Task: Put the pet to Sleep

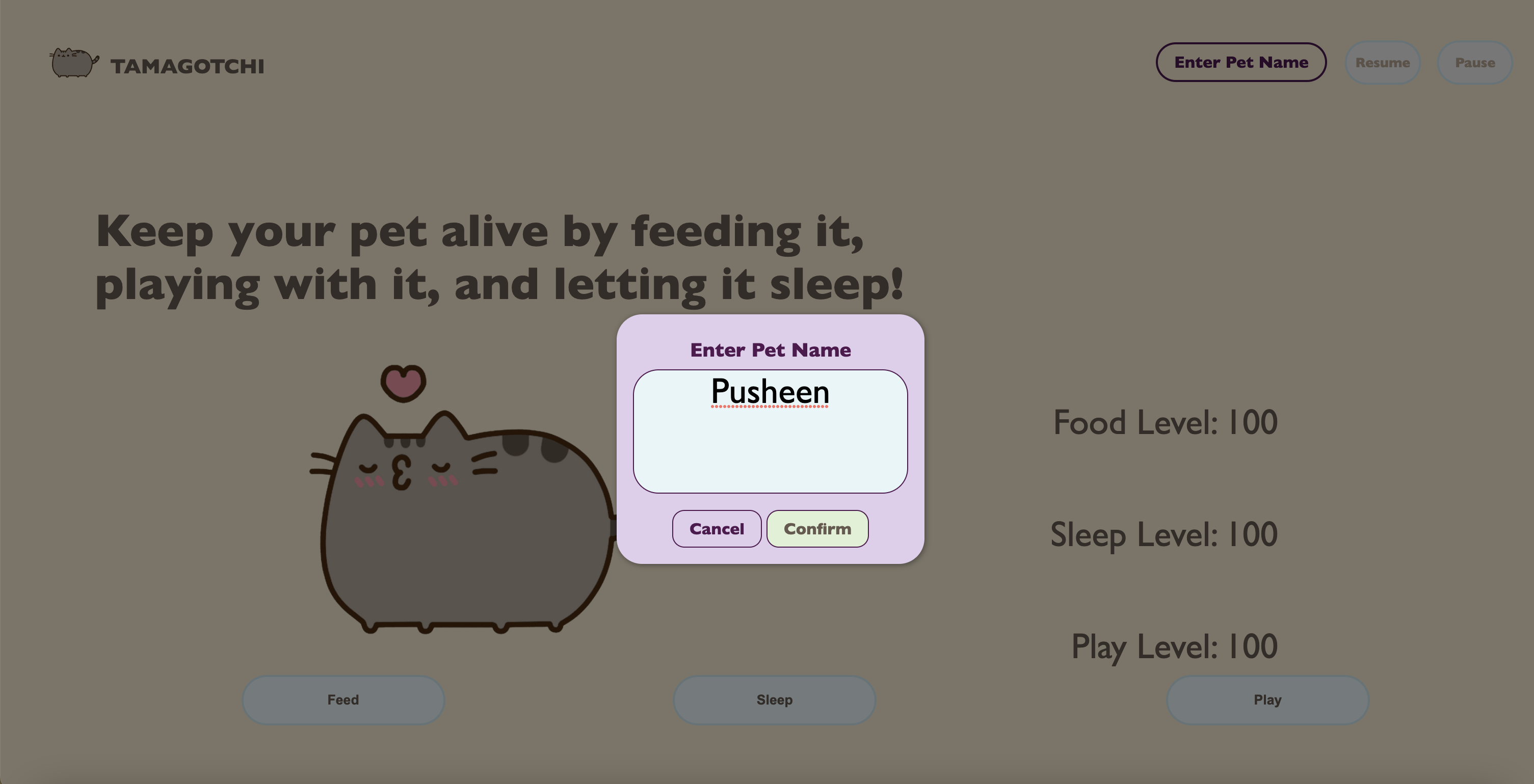Action: point(774,699)
